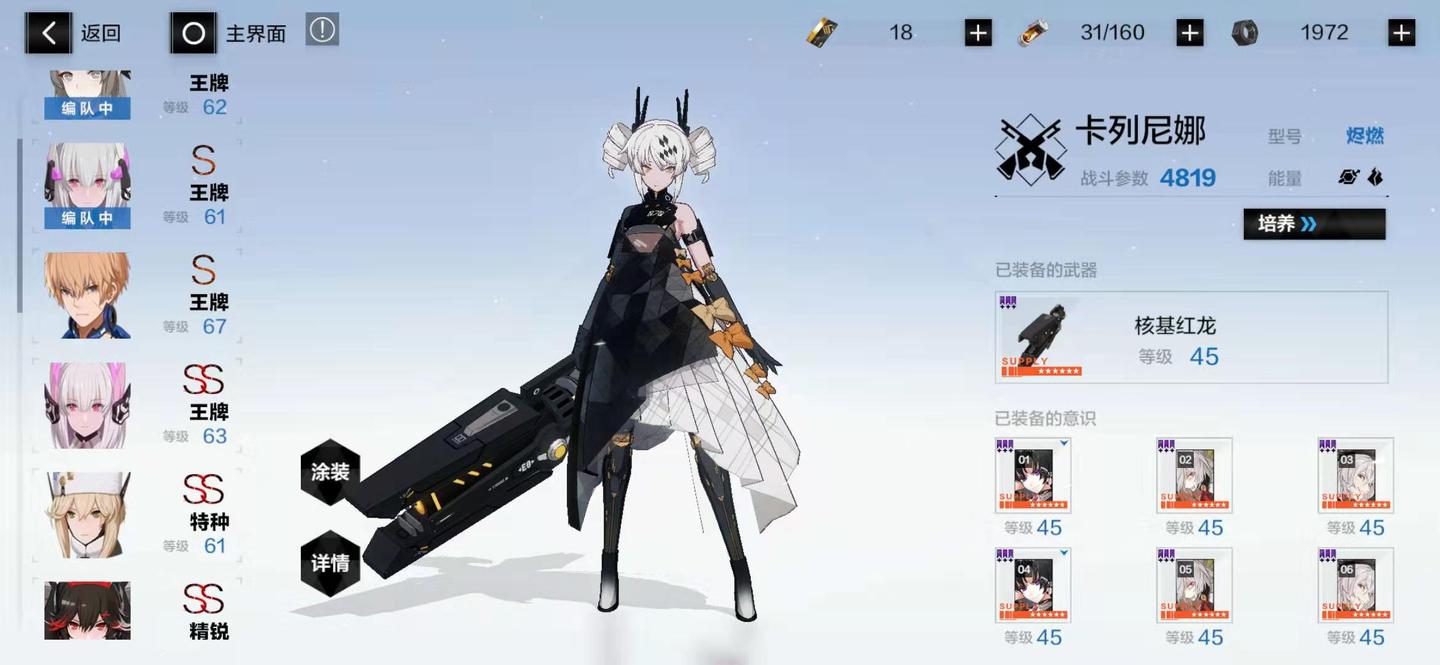Open memory slot 04

click(x=1033, y=586)
